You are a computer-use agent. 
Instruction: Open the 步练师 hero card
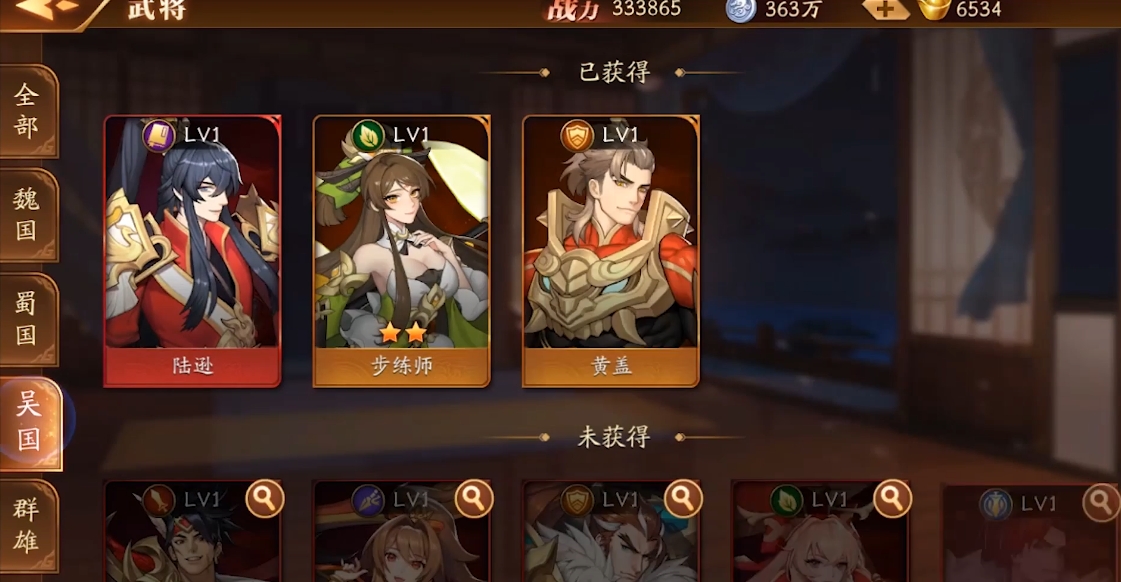click(x=401, y=250)
